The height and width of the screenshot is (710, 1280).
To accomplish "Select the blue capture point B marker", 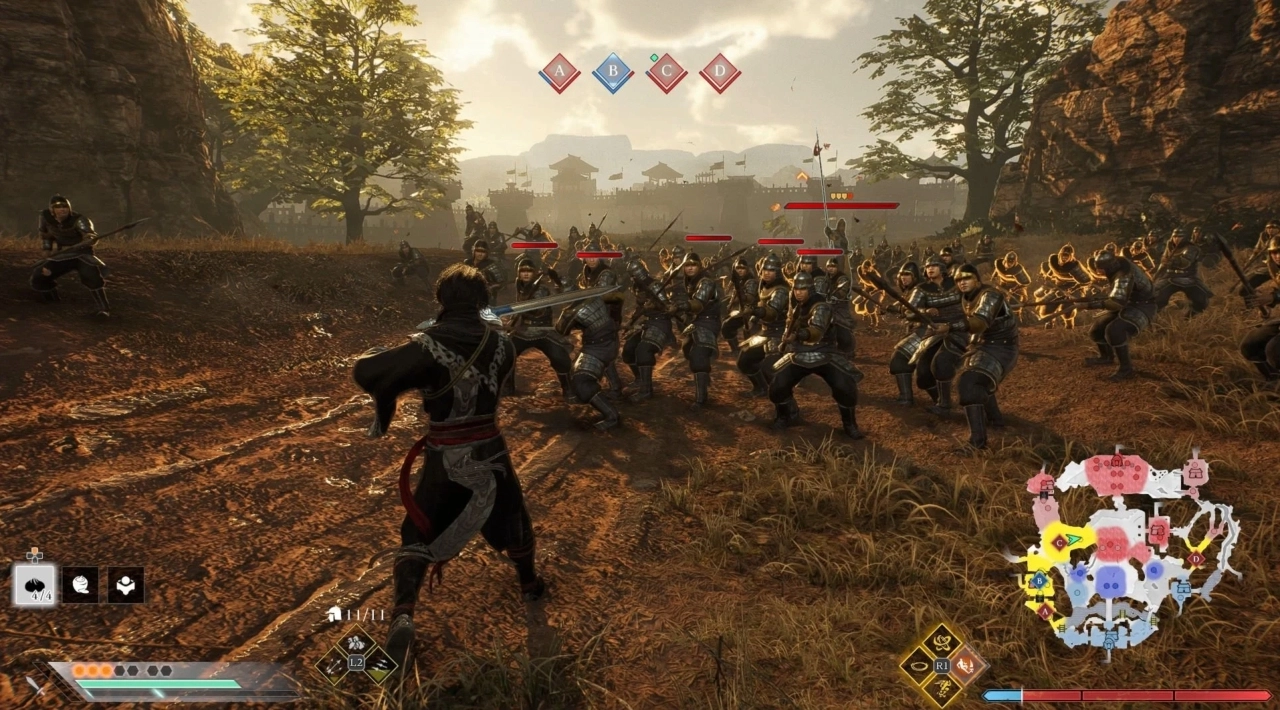I will pyautogui.click(x=613, y=73).
